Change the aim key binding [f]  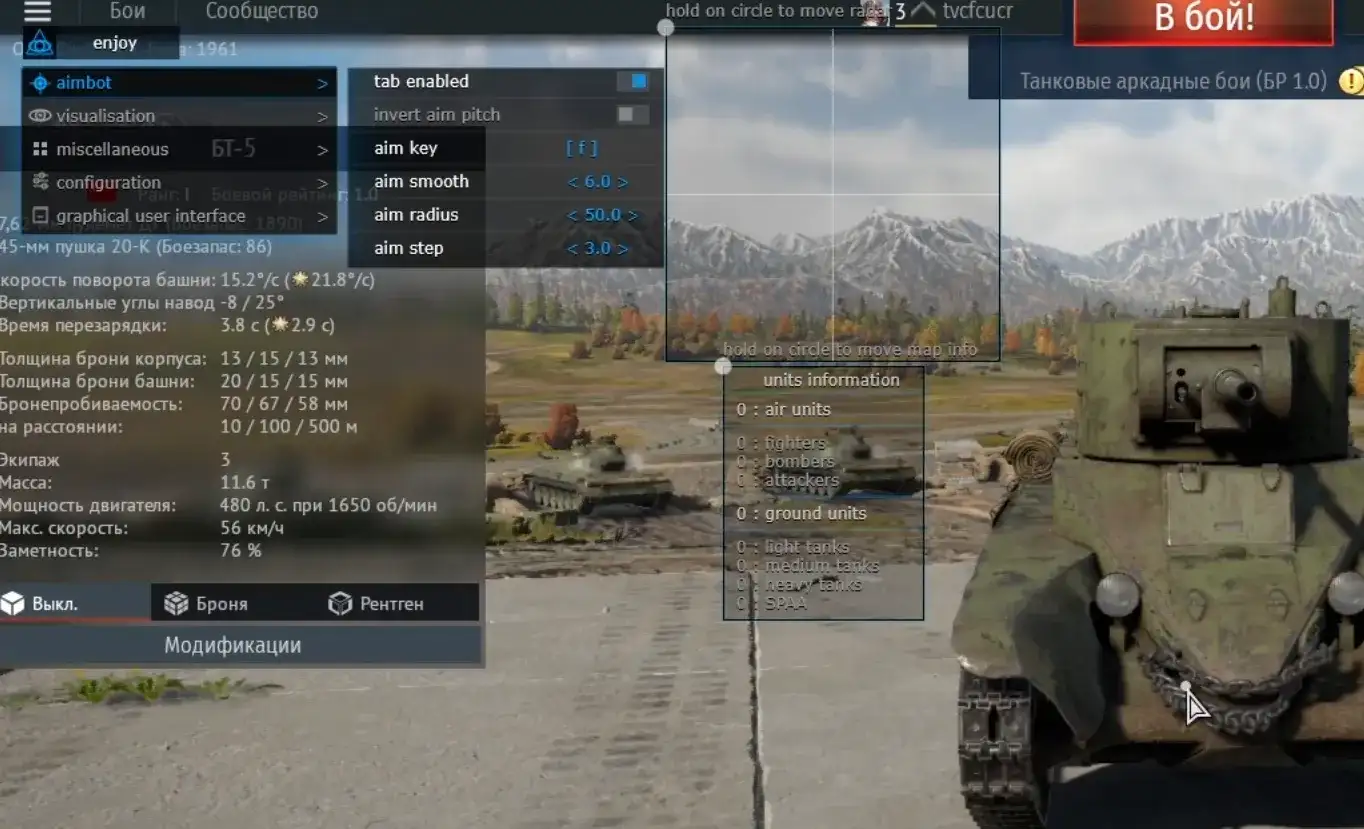(x=581, y=148)
